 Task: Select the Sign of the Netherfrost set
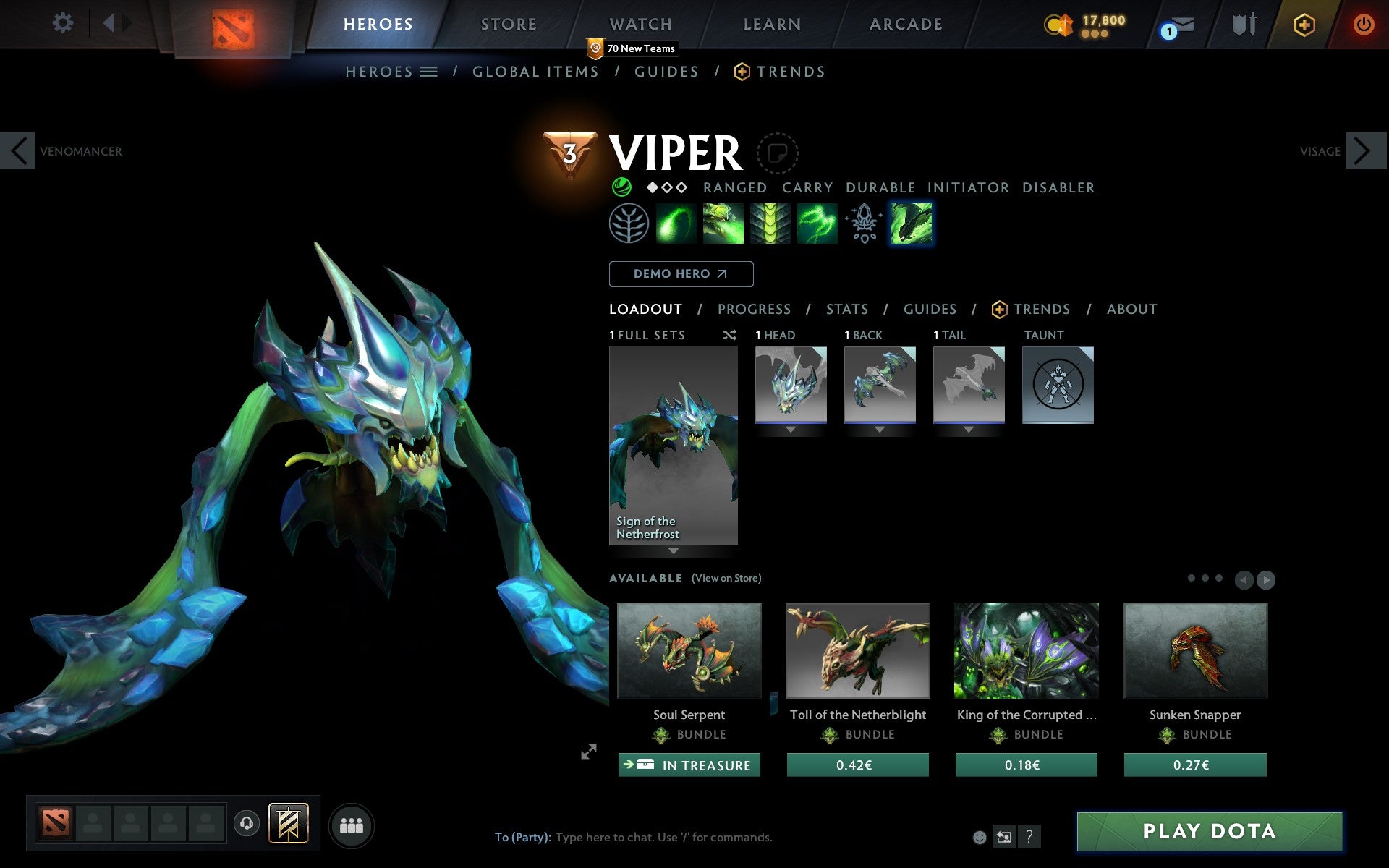(674, 445)
